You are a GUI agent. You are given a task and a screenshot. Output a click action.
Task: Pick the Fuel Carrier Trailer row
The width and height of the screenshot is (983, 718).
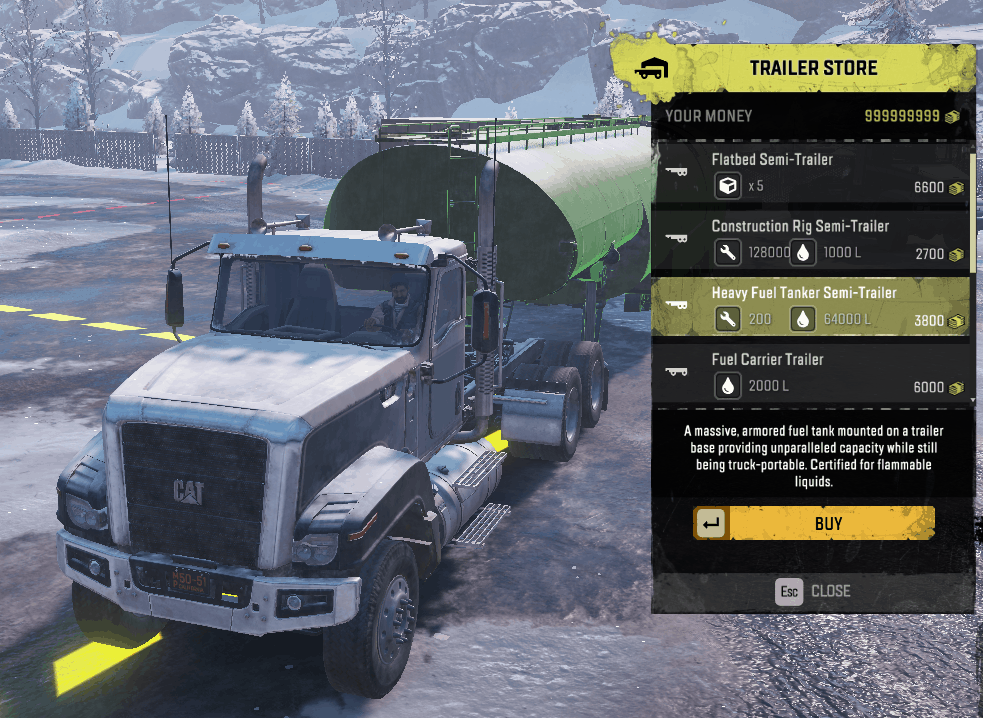click(810, 373)
